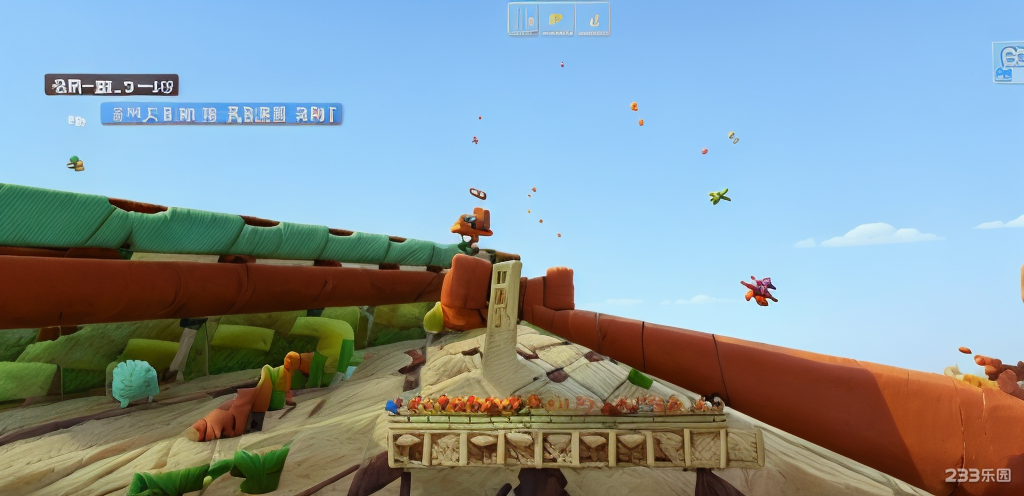This screenshot has width=1024, height=496.
Task: Click the blue text banner
Action: [221, 114]
